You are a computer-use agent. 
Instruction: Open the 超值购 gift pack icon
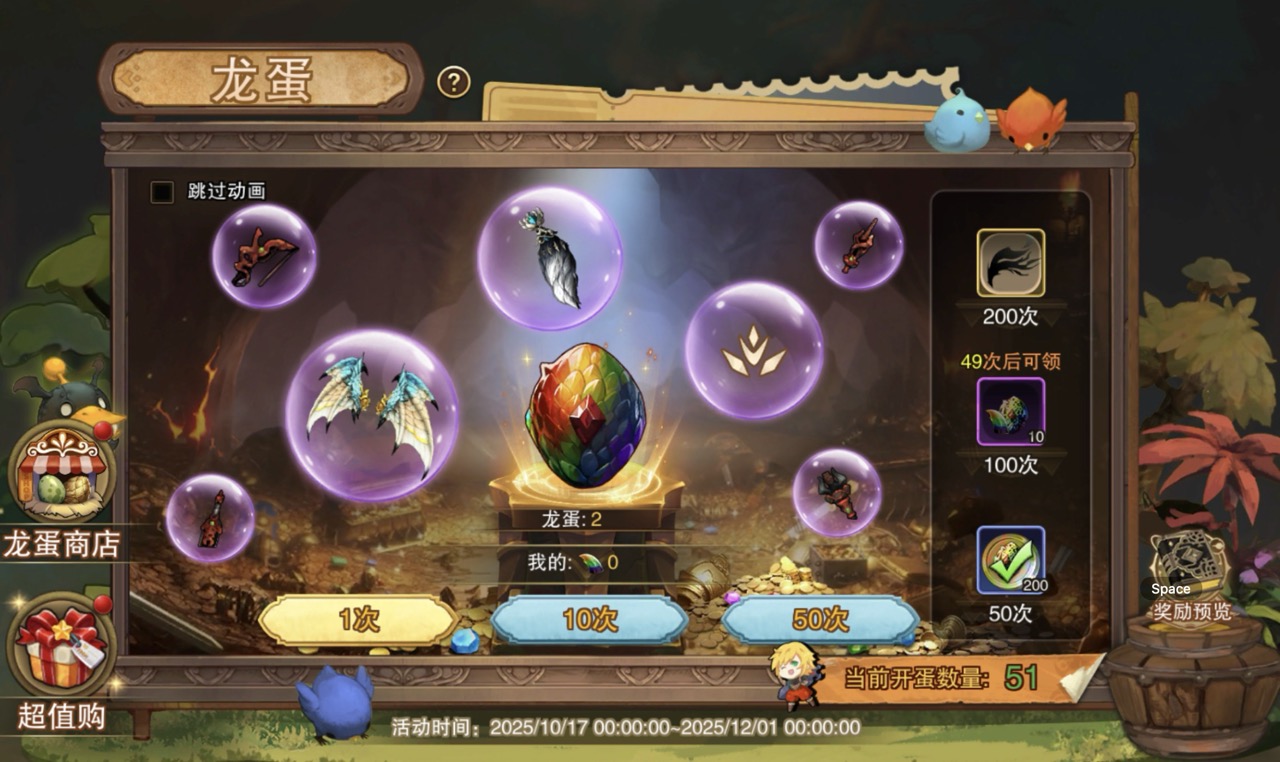pyautogui.click(x=57, y=645)
